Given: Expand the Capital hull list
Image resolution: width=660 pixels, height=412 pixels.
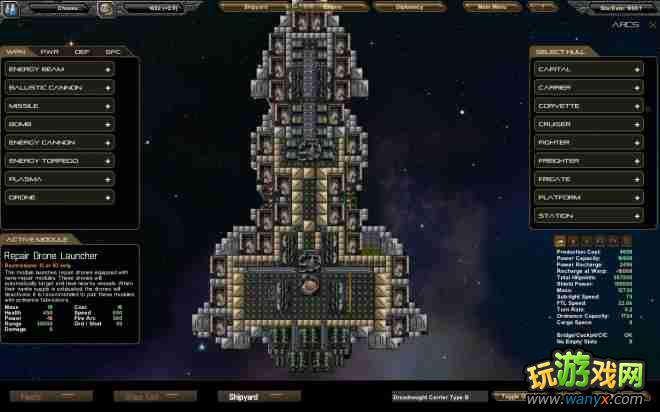Looking at the screenshot, I should (x=587, y=69).
